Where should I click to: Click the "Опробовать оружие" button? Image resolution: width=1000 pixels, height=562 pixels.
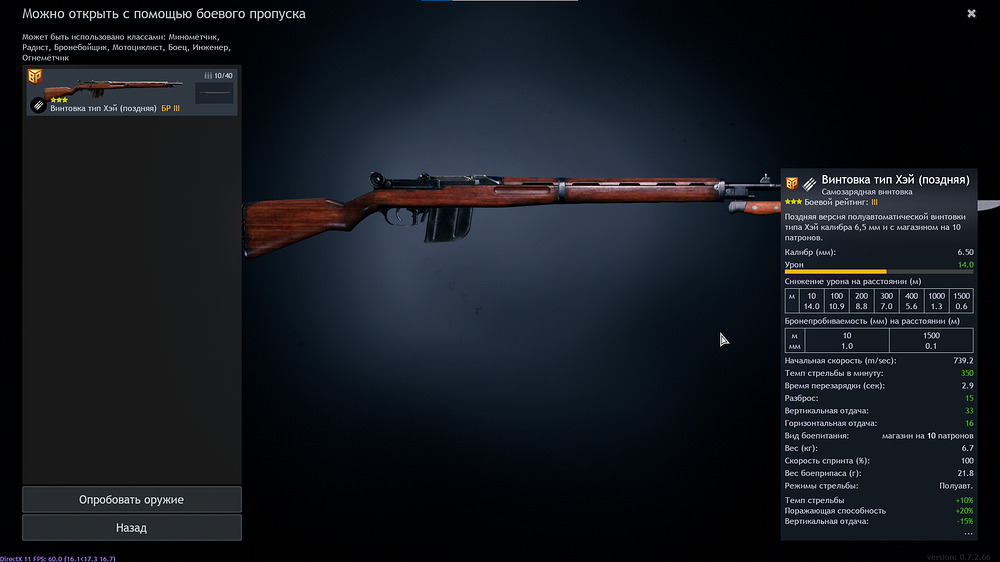point(131,499)
